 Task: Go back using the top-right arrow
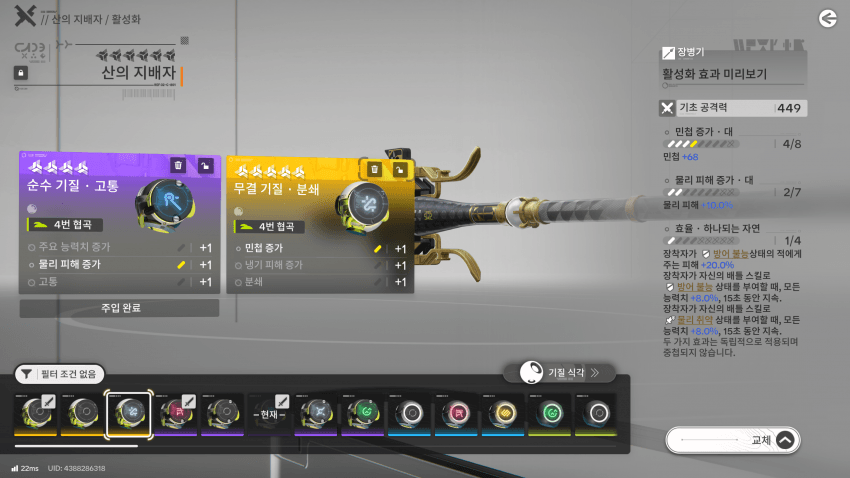827,18
